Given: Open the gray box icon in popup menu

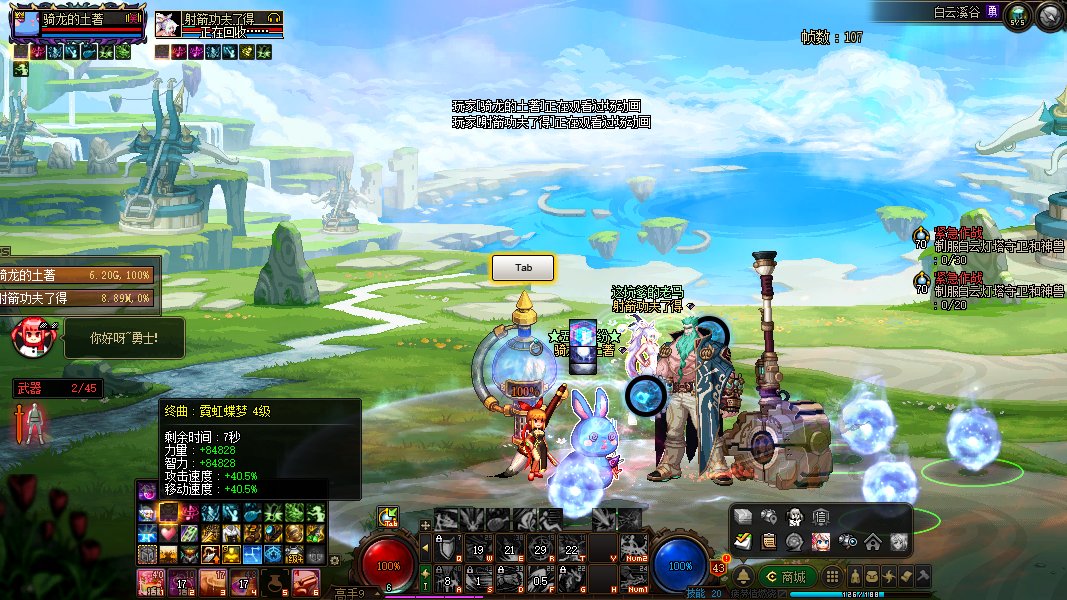Looking at the screenshot, I should (743, 517).
